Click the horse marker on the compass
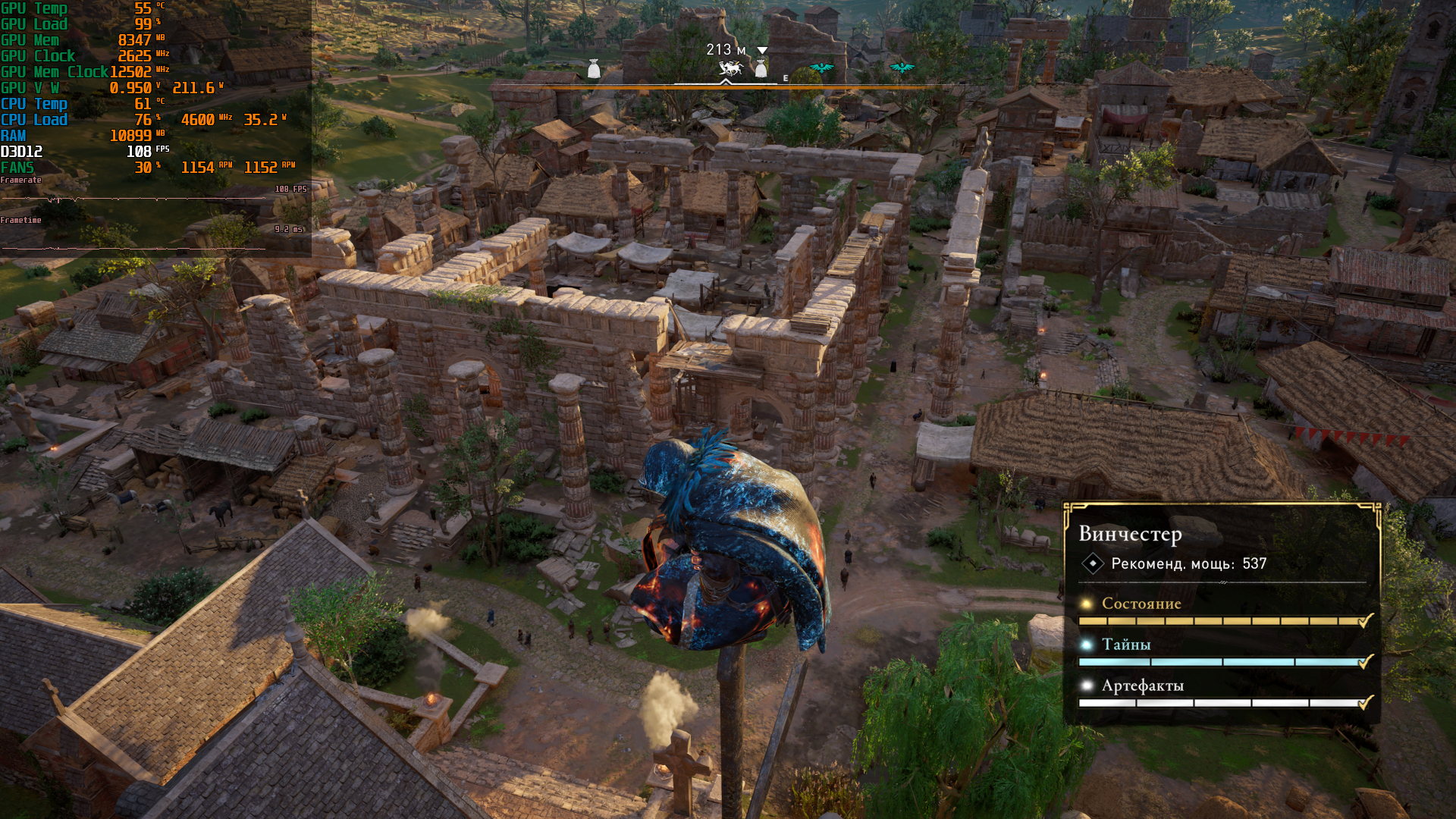Viewport: 1456px width, 819px height. [730, 69]
